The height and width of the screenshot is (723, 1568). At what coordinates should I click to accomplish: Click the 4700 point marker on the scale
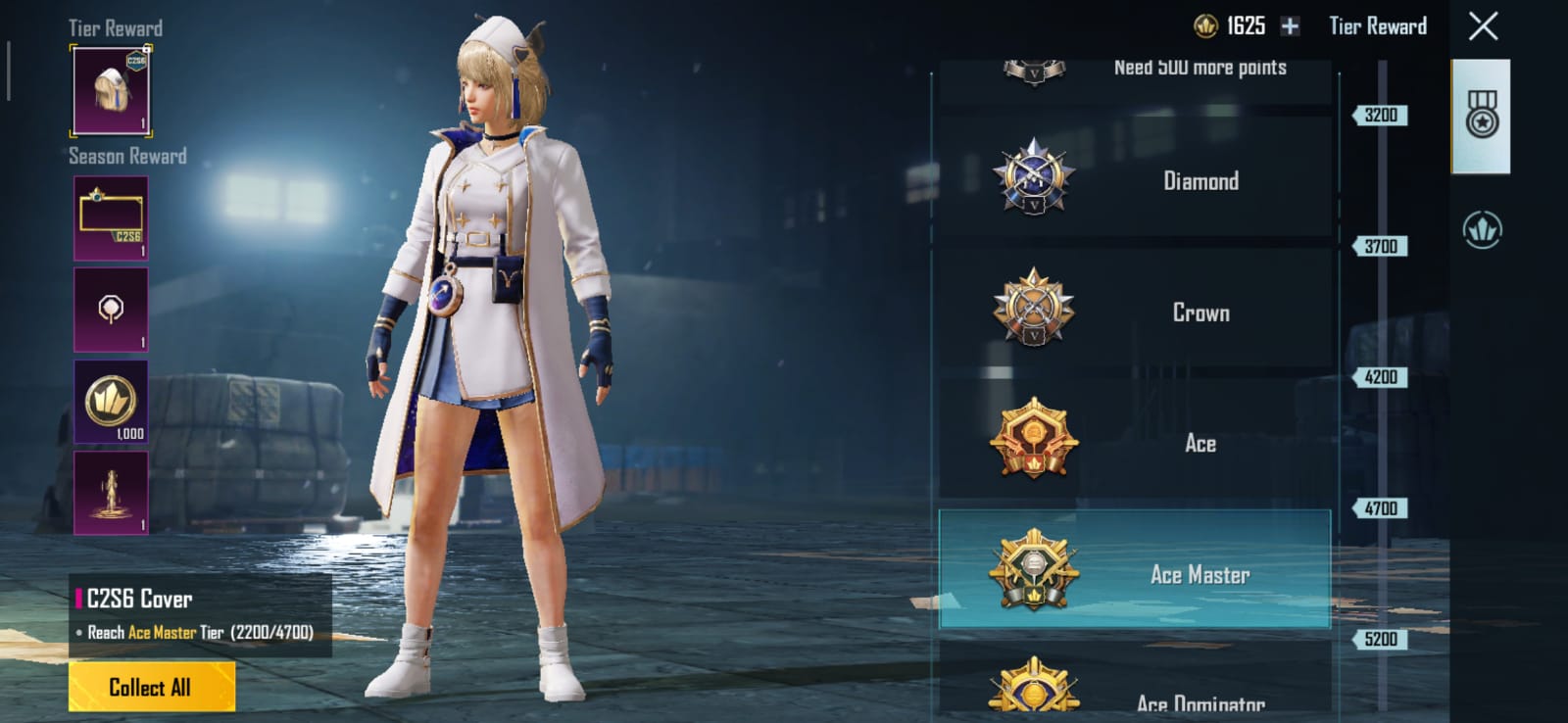(1381, 507)
